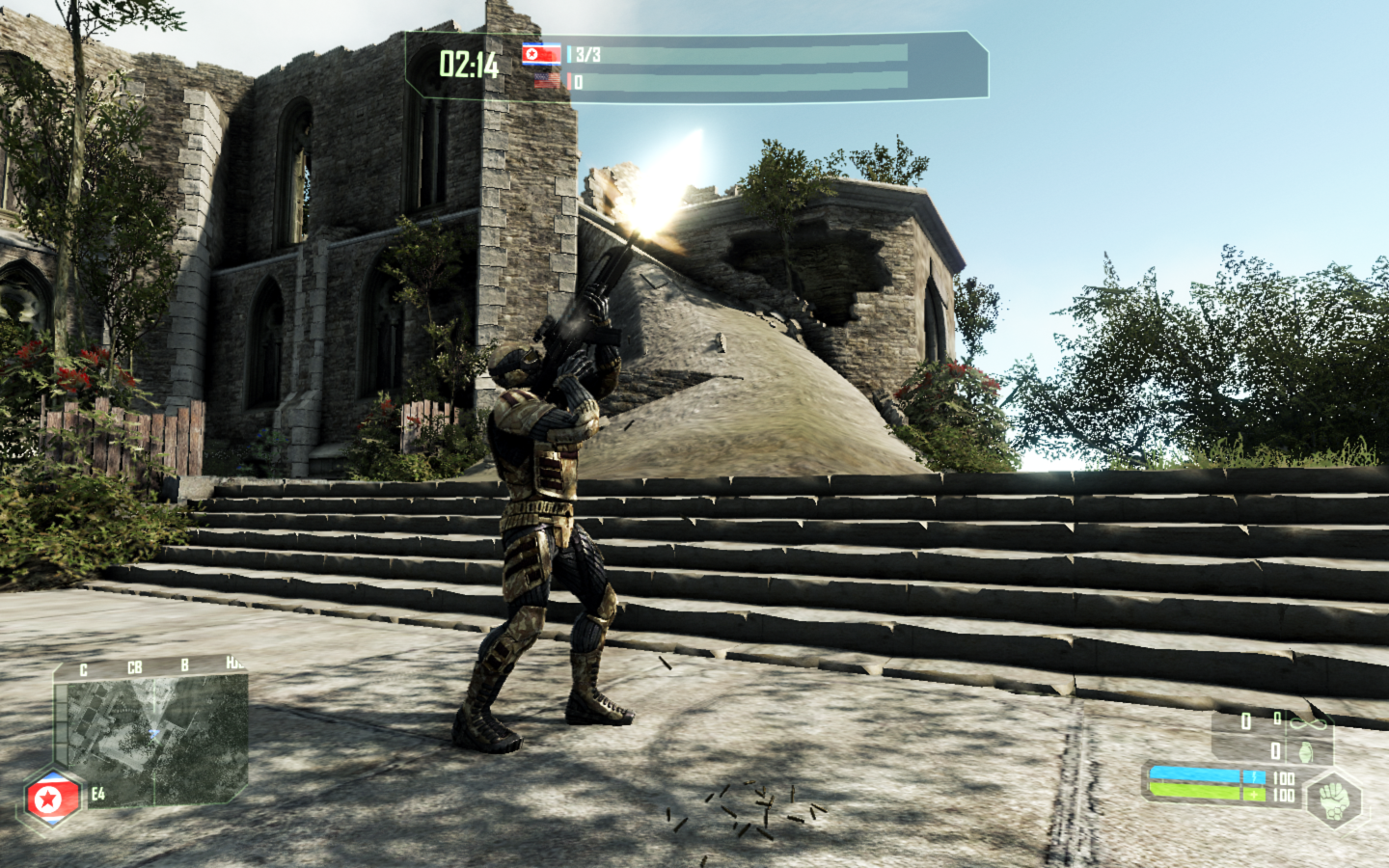Select the US flag on scoreboard

(x=546, y=81)
